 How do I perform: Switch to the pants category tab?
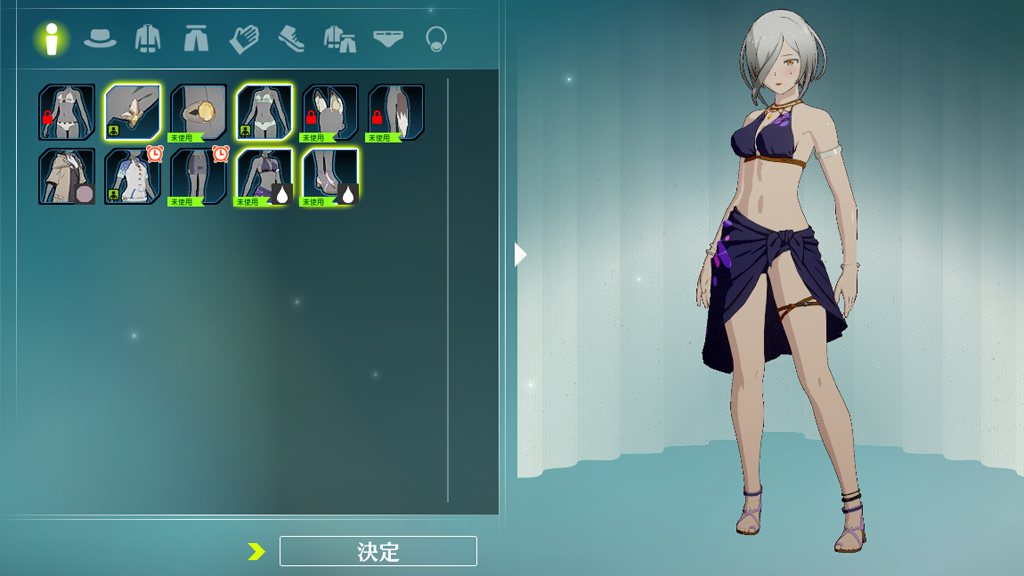[x=195, y=39]
